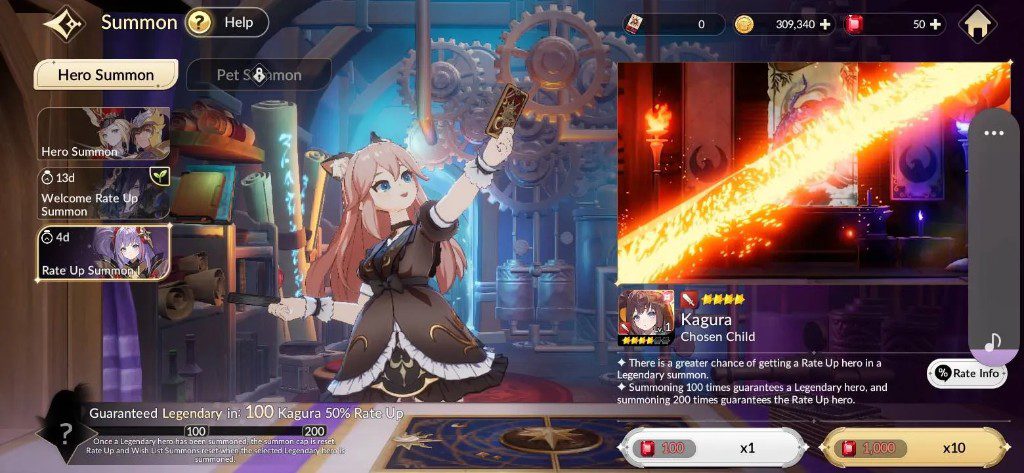
Task: Select the Hero Summon banner
Action: (103, 134)
